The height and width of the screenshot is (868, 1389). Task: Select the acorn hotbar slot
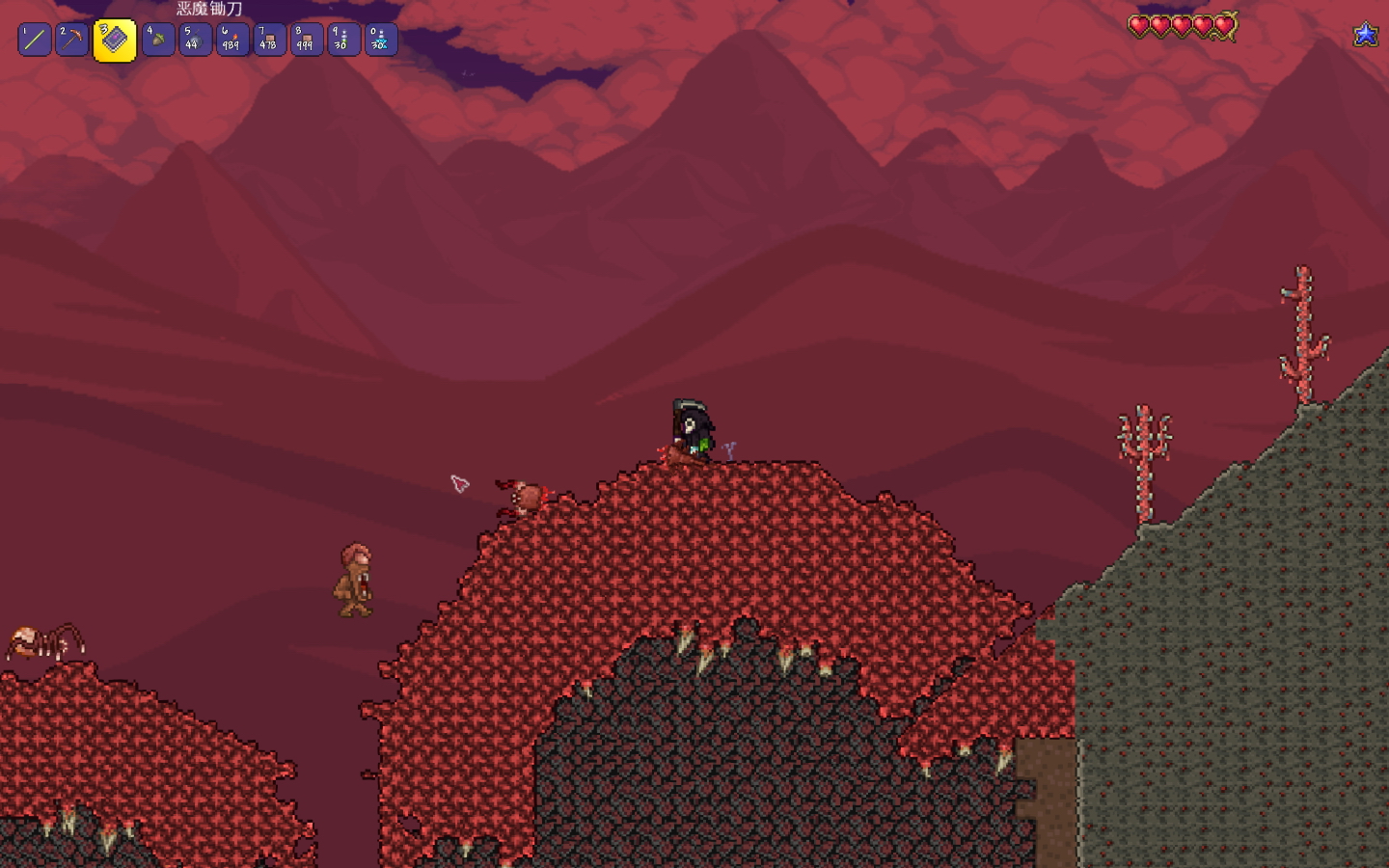[158, 40]
